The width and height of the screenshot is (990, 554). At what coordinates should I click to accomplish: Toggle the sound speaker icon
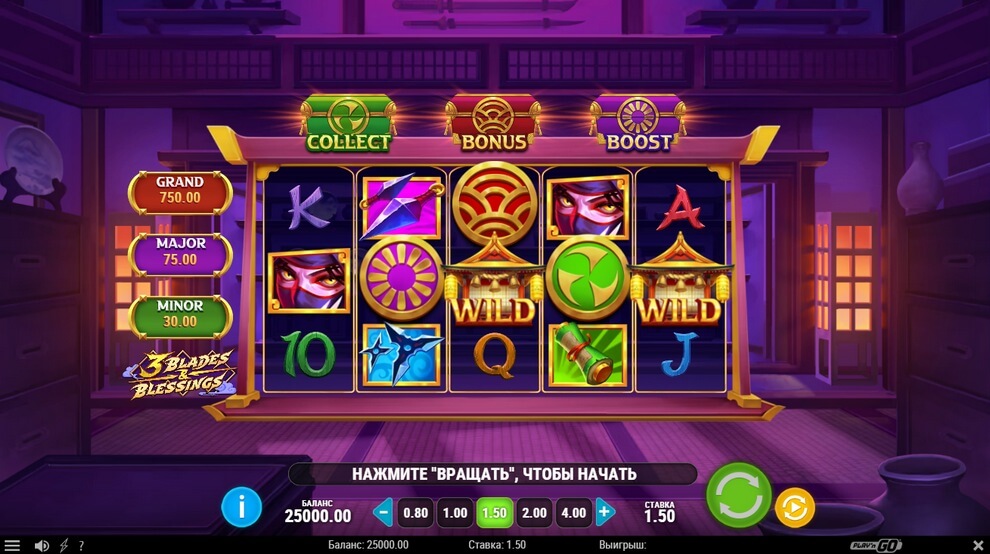(x=42, y=545)
